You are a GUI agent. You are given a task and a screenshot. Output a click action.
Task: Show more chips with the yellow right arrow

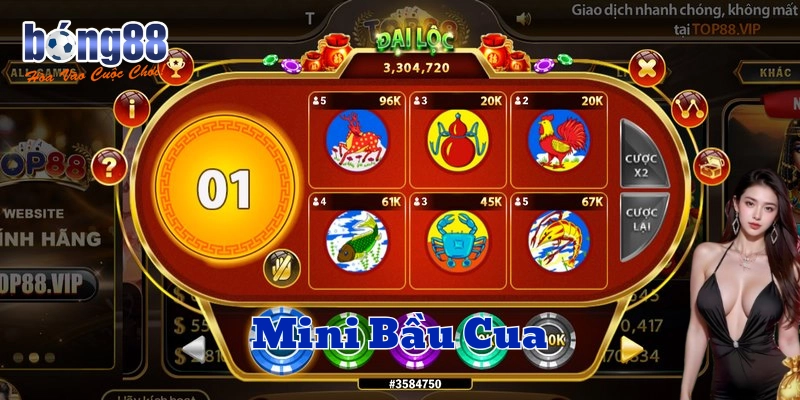(631, 347)
